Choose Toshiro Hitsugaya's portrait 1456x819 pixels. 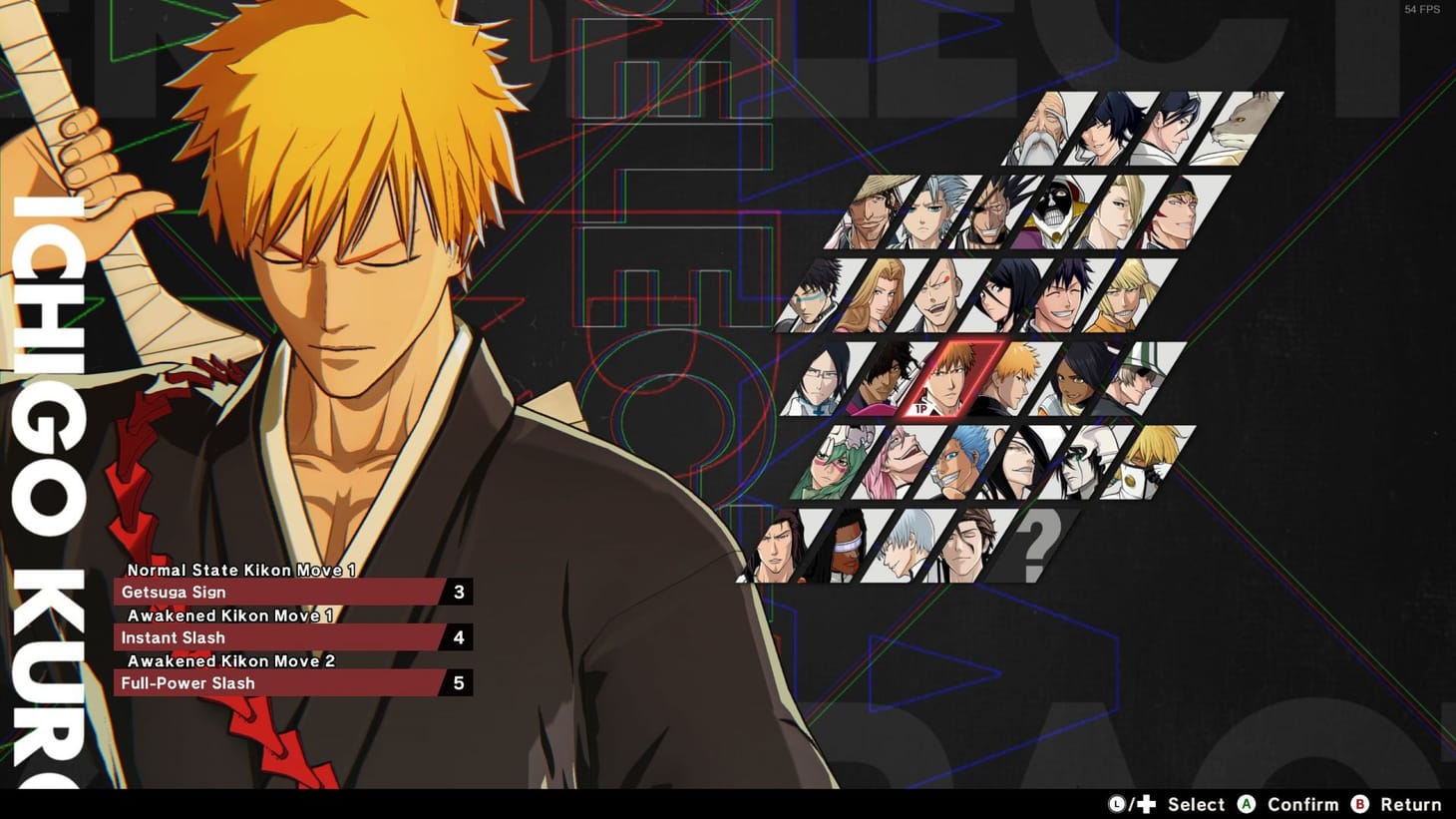(929, 213)
